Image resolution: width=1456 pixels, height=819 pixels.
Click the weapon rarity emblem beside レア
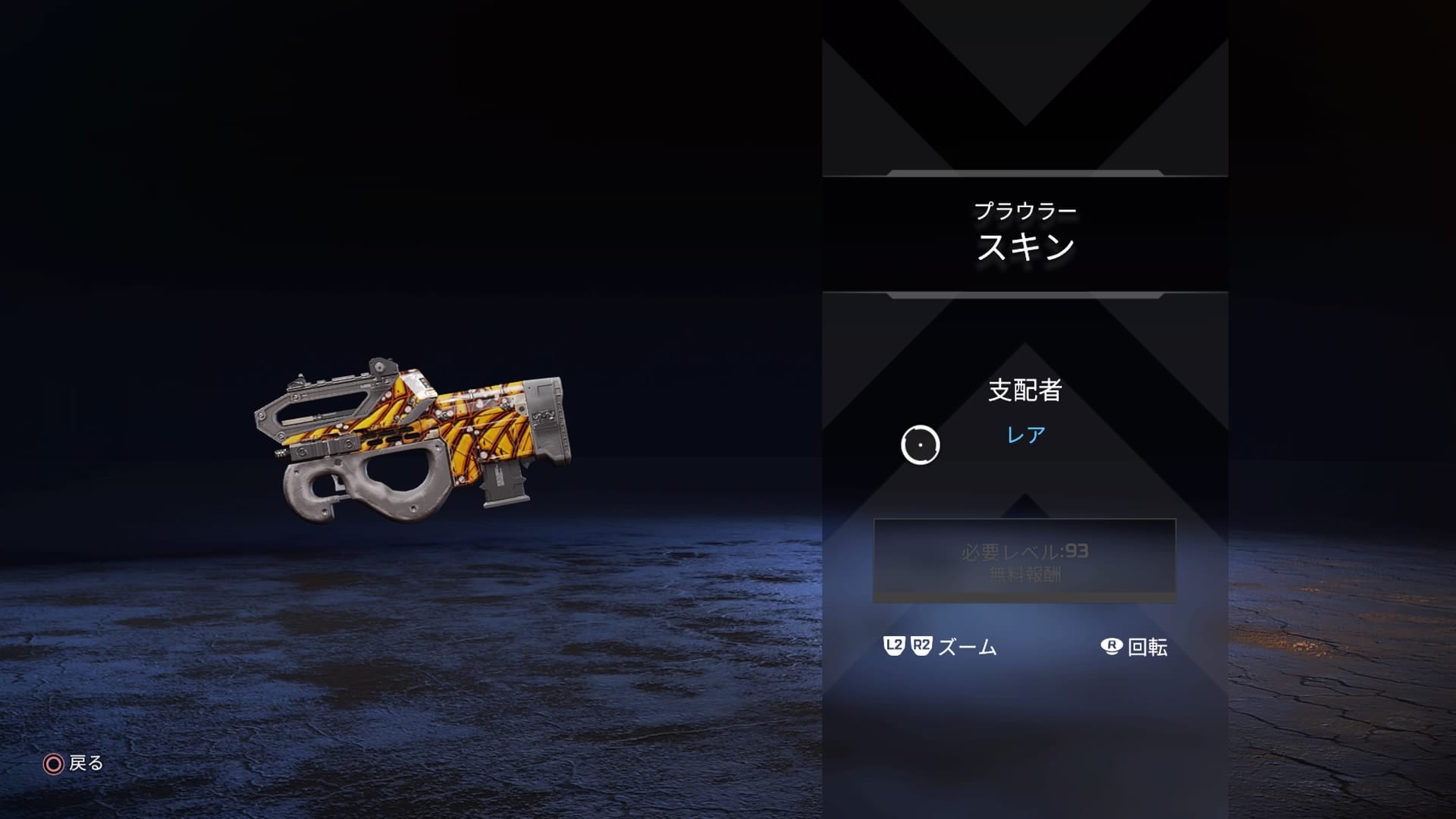coord(922,444)
